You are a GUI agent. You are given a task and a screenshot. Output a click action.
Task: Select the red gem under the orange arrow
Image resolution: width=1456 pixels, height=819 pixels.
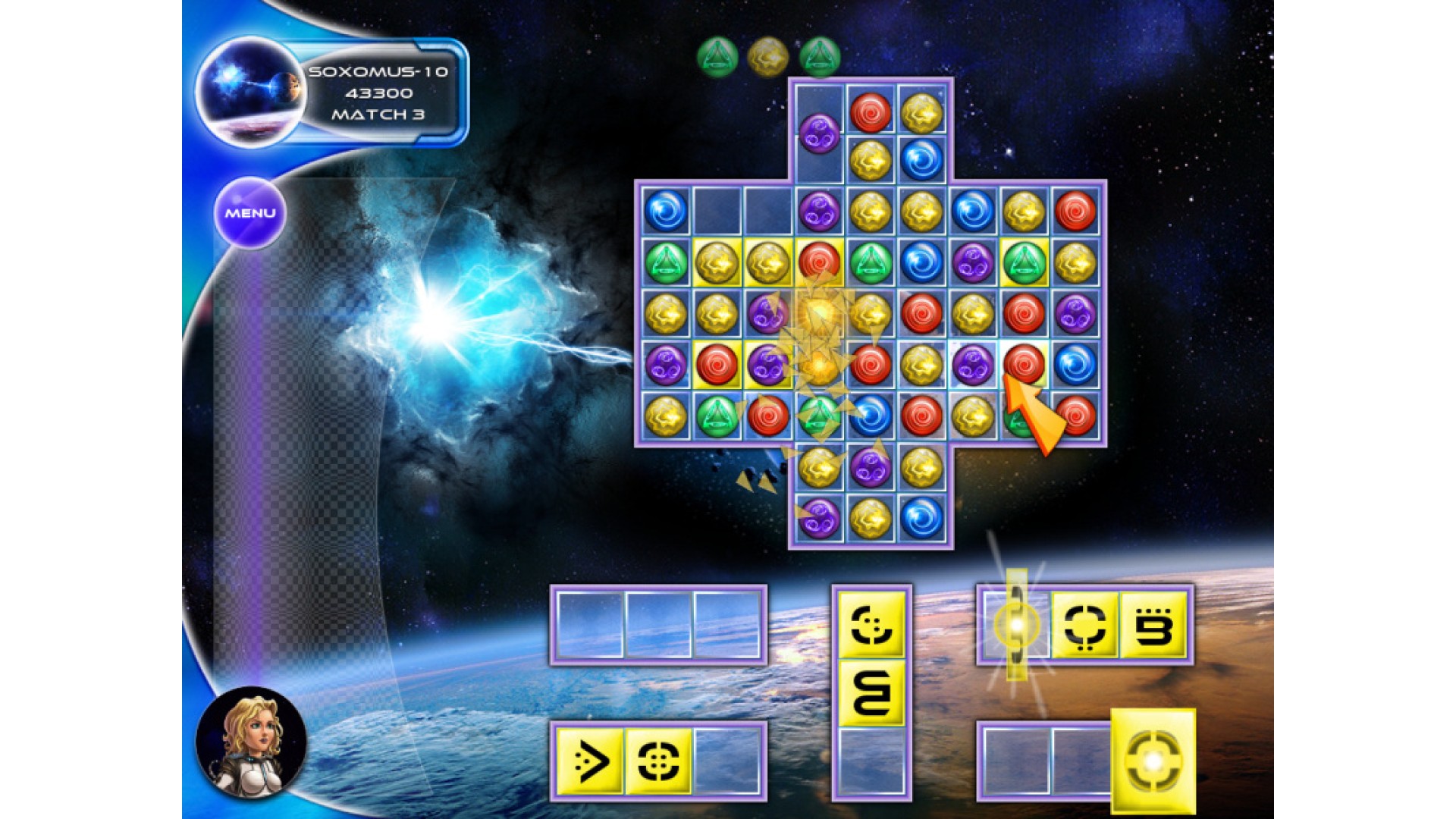(x=1024, y=363)
